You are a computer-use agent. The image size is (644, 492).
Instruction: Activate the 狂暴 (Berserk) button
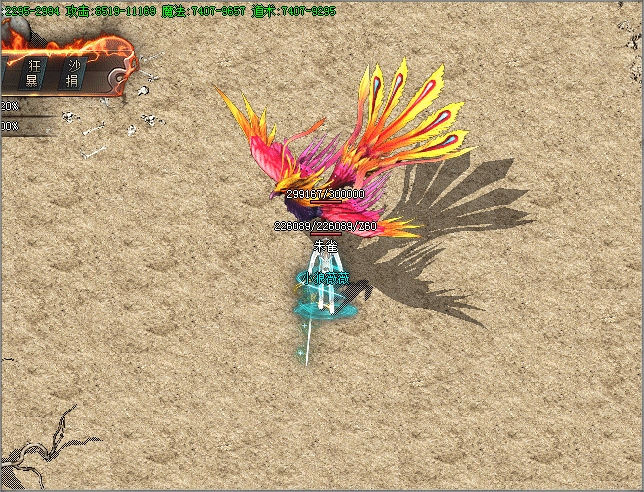33,73
